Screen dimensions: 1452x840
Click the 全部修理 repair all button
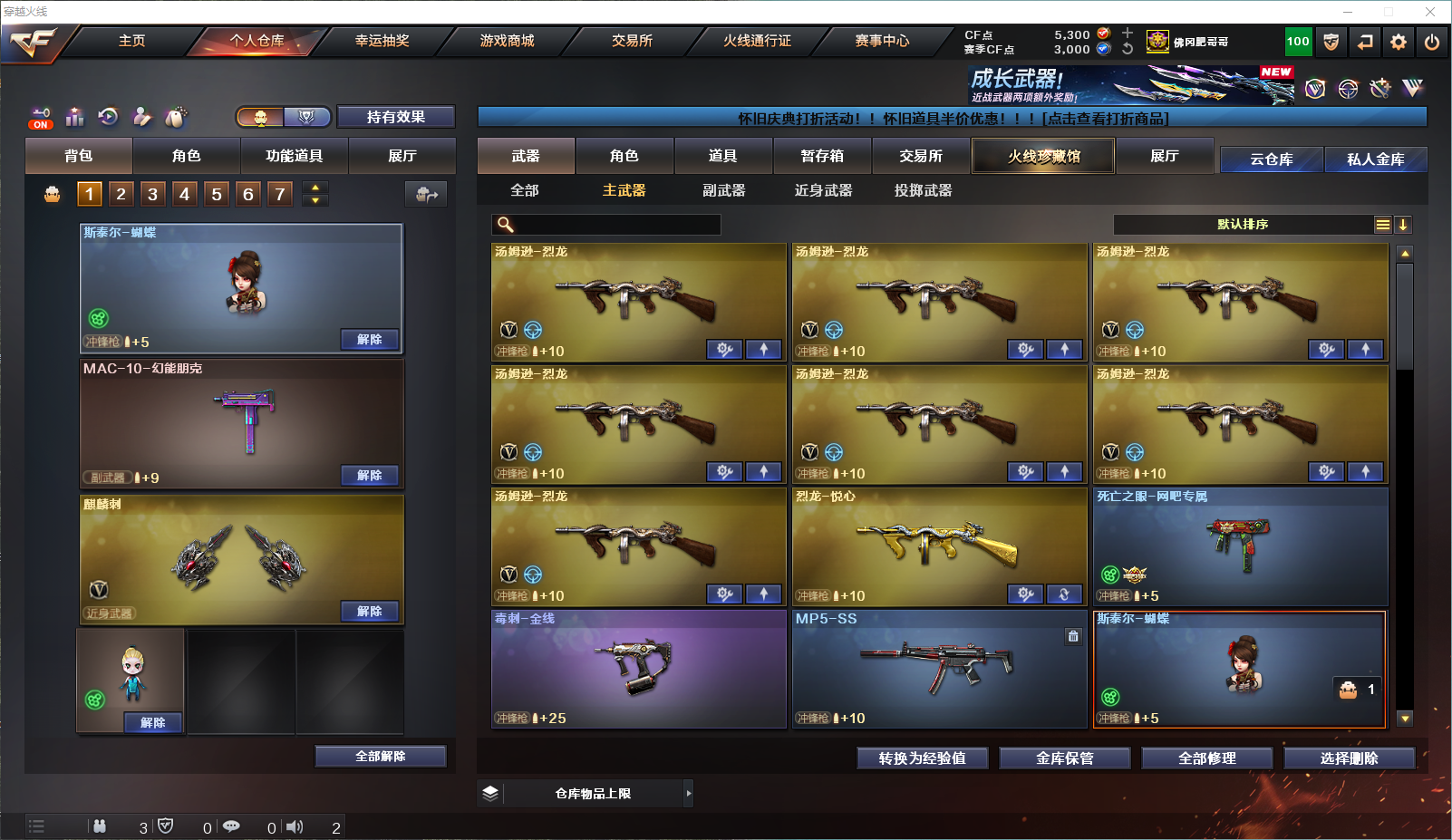(x=1206, y=758)
